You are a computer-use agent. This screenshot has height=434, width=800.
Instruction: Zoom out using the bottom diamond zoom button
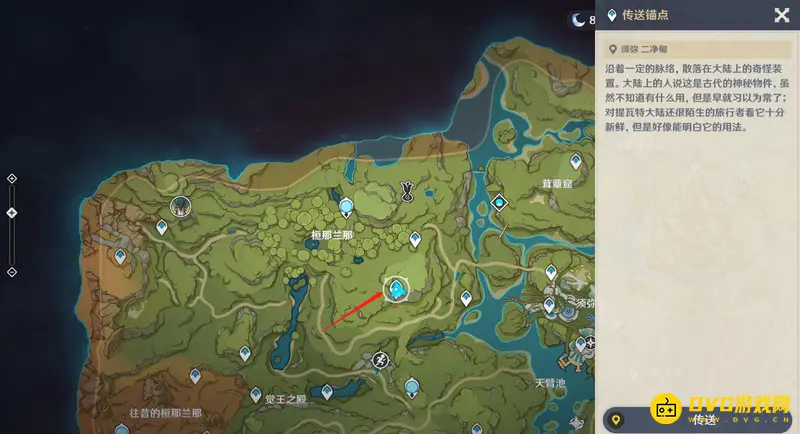12,272
